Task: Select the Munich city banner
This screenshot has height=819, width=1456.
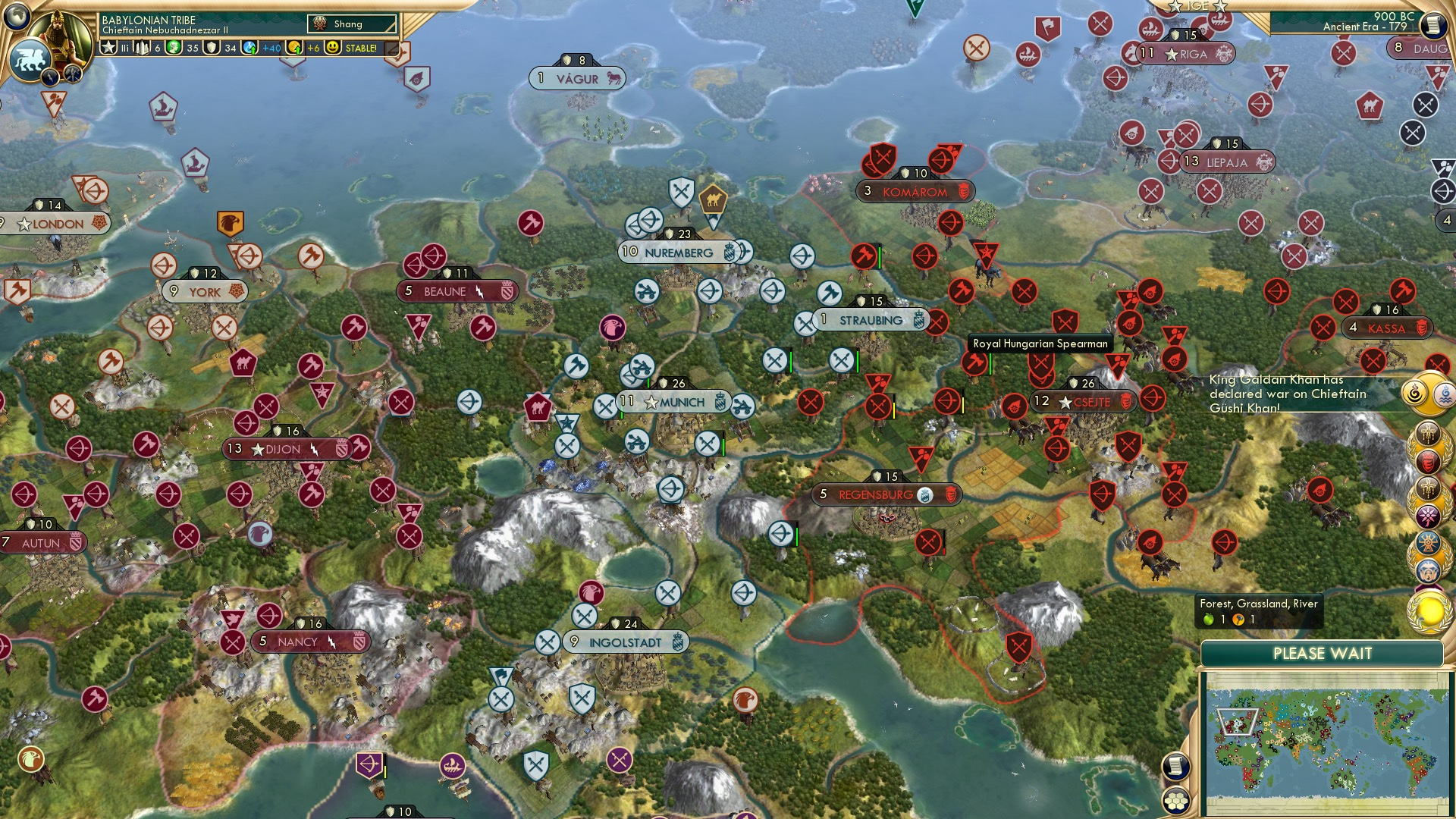Action: tap(675, 403)
